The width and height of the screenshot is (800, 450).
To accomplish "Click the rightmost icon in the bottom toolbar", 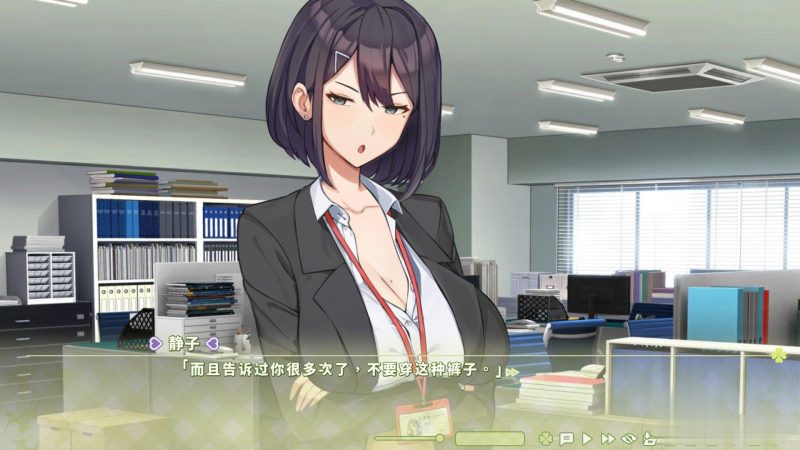I will (x=650, y=438).
